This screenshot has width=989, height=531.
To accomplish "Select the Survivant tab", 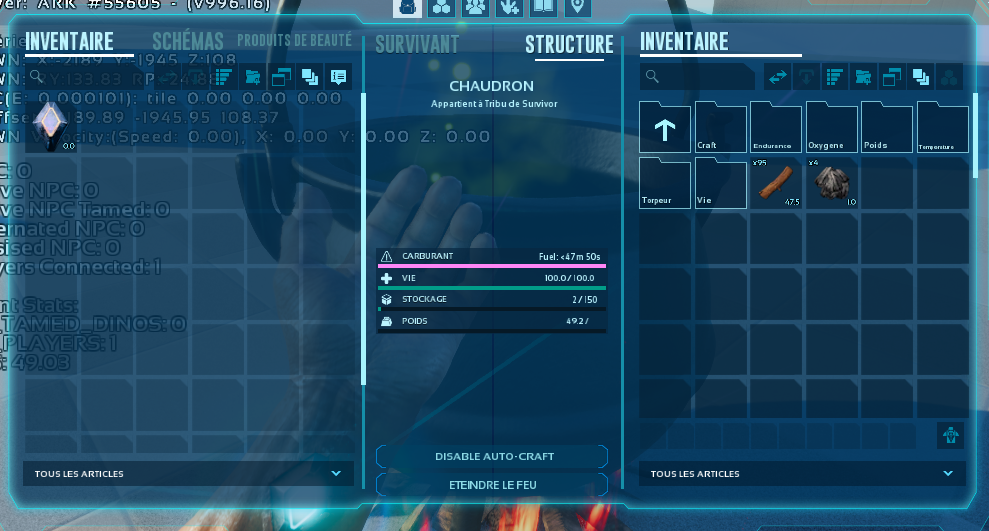I will [x=417, y=44].
